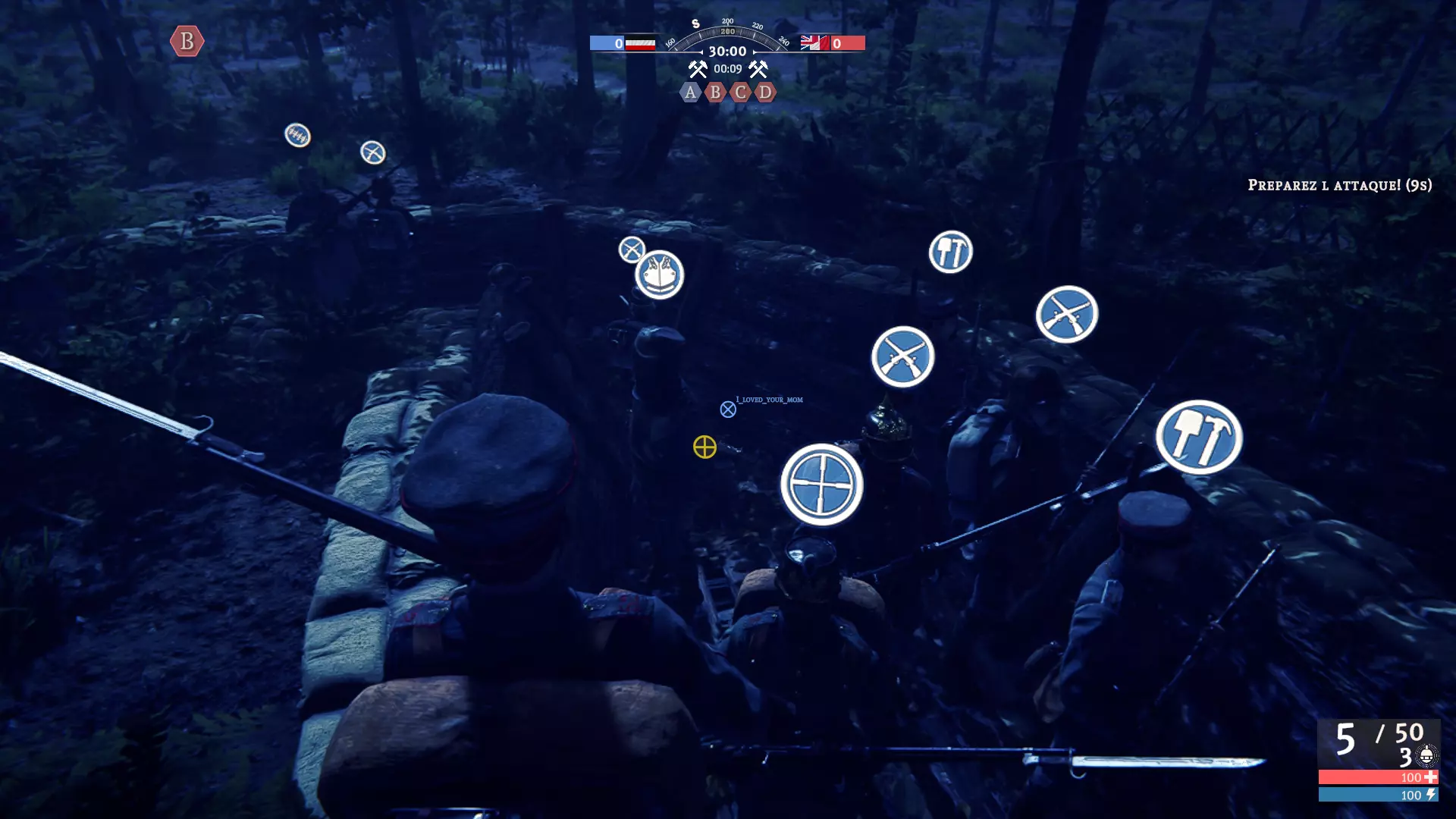
Task: Select the grenade icon beside the ammo count
Action: click(1426, 755)
